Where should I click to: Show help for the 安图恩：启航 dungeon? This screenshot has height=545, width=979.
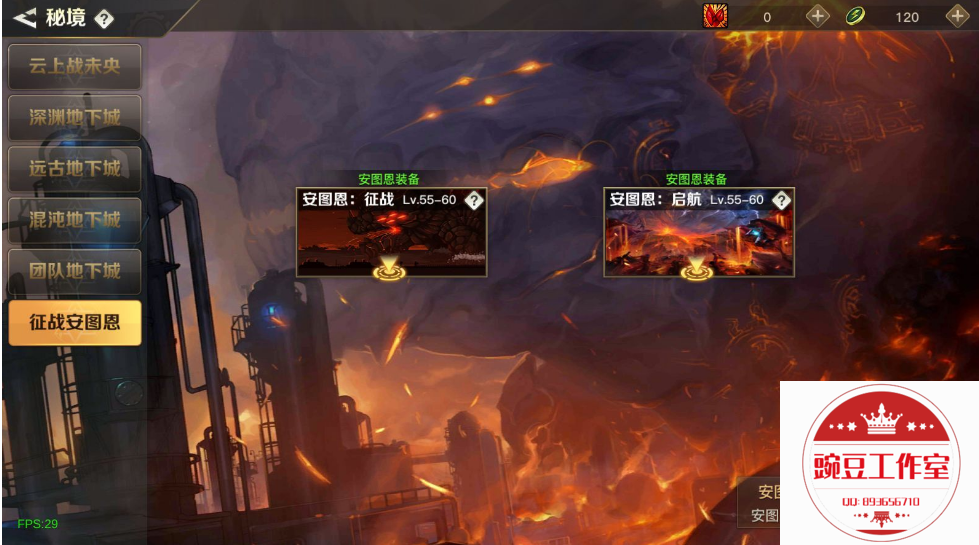pyautogui.click(x=782, y=200)
